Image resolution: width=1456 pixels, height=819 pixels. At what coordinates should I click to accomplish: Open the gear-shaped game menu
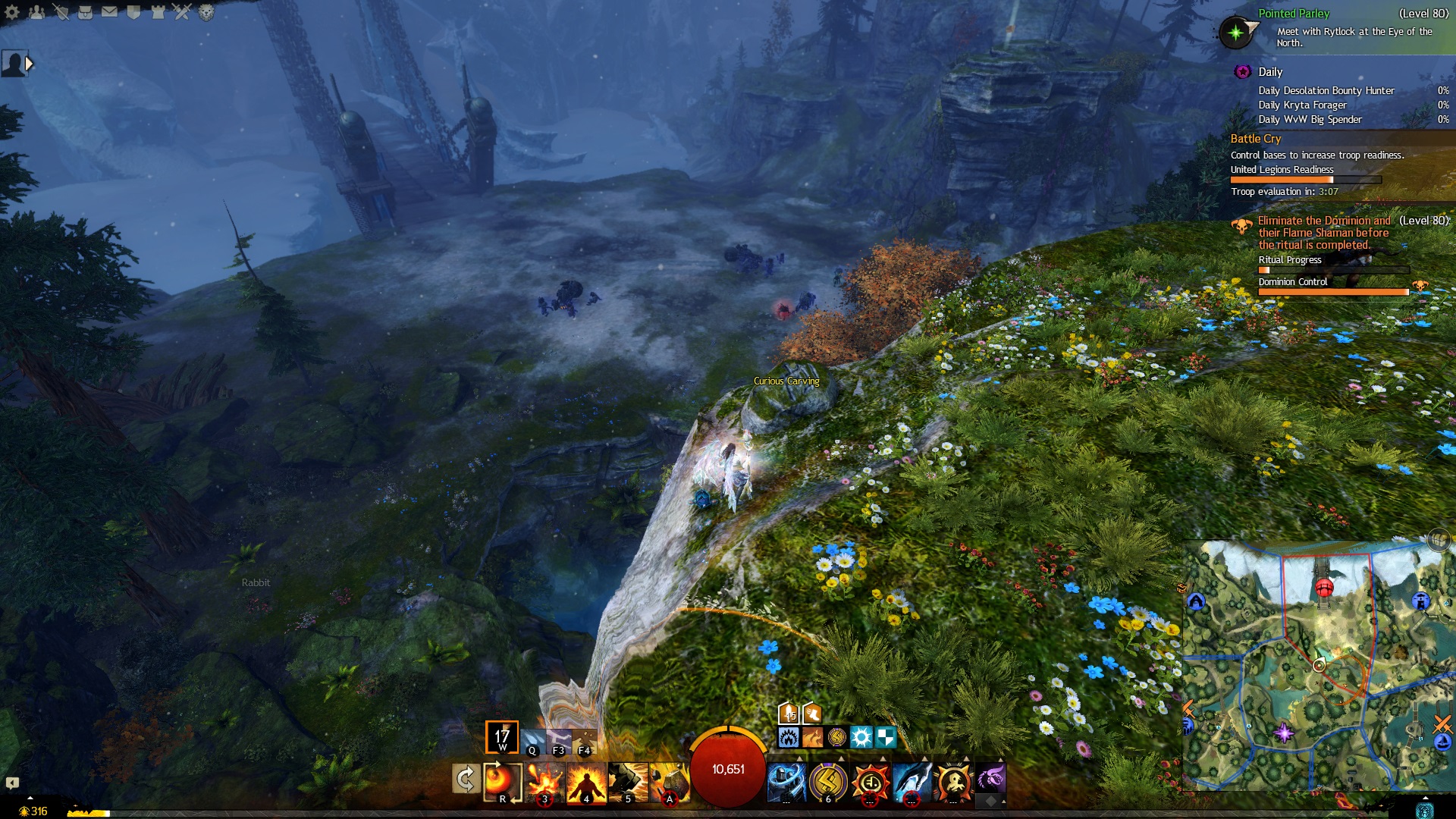(x=12, y=12)
